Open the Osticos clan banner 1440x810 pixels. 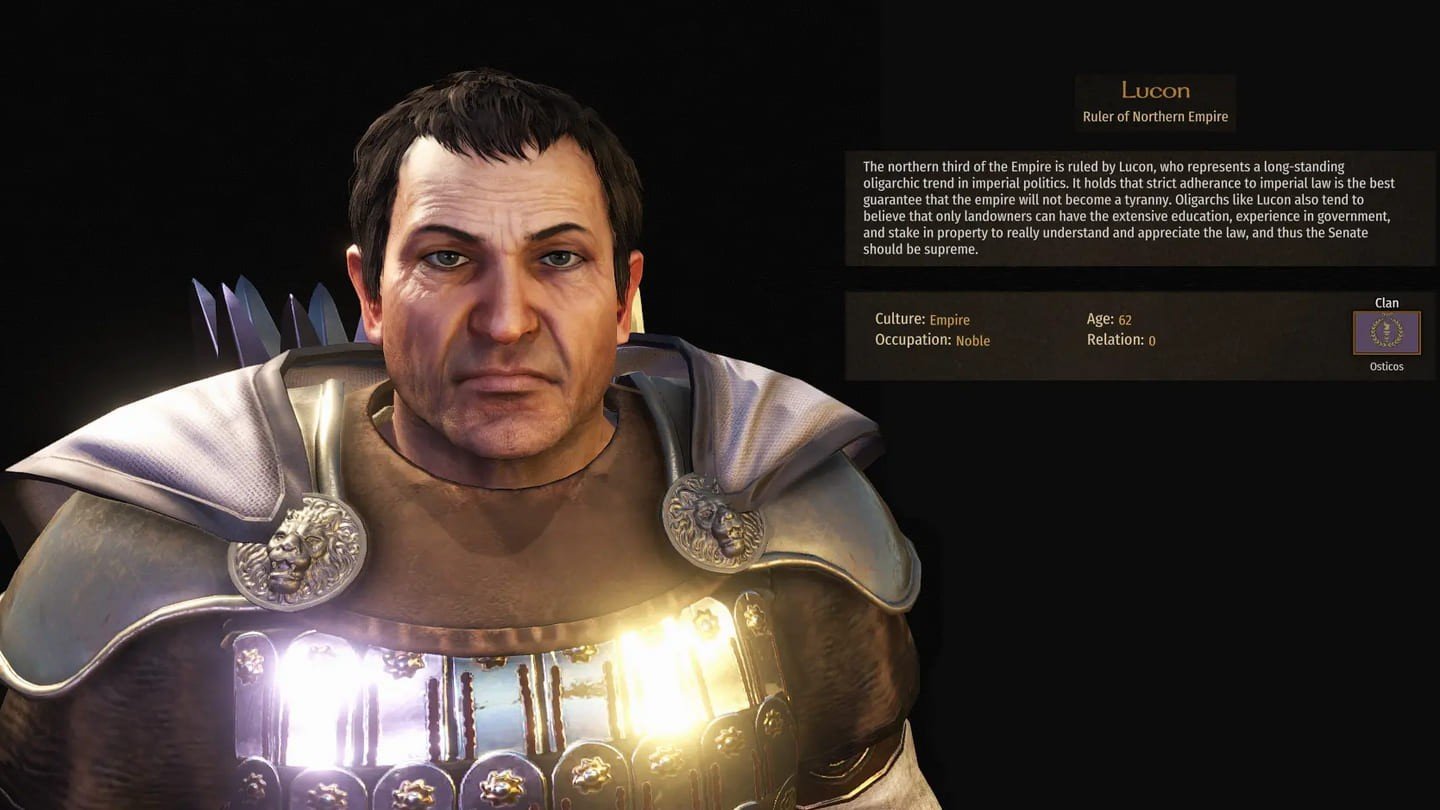pos(1386,333)
